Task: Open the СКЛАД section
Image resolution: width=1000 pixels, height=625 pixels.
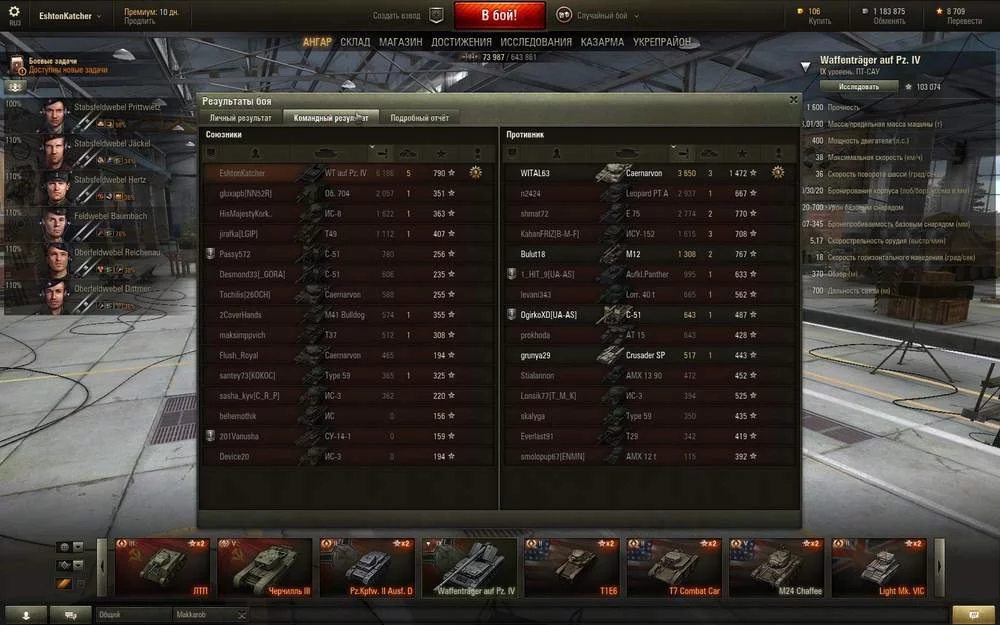Action: pyautogui.click(x=355, y=42)
